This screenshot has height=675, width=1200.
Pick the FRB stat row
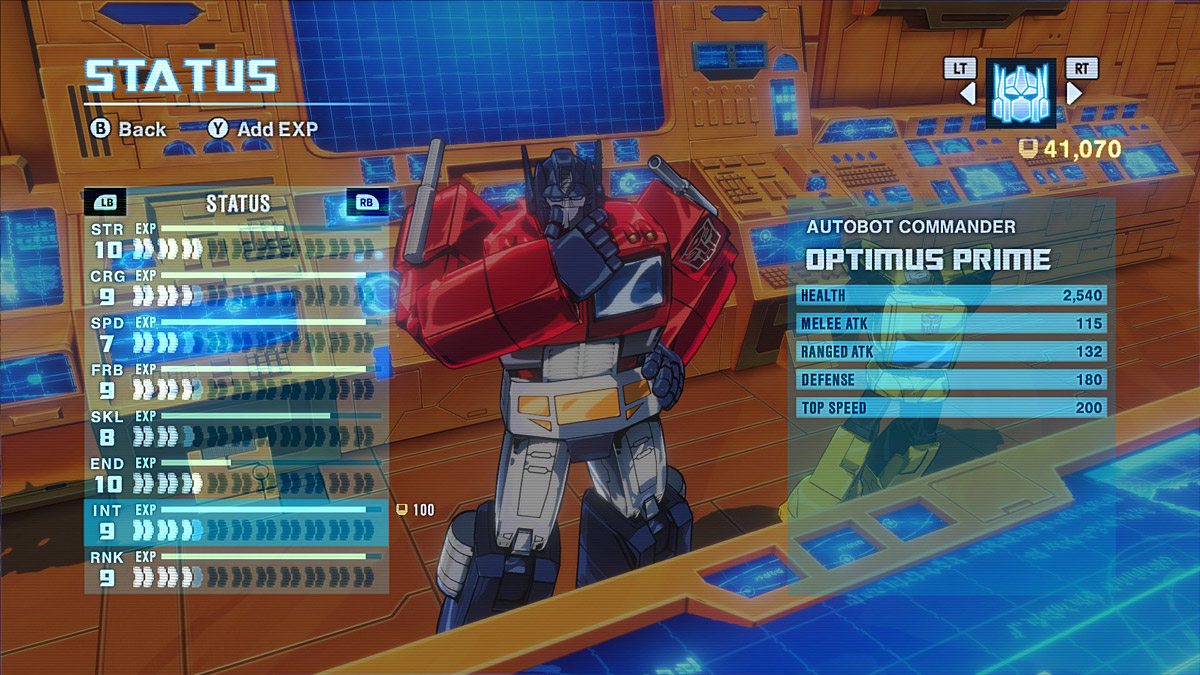(236, 380)
